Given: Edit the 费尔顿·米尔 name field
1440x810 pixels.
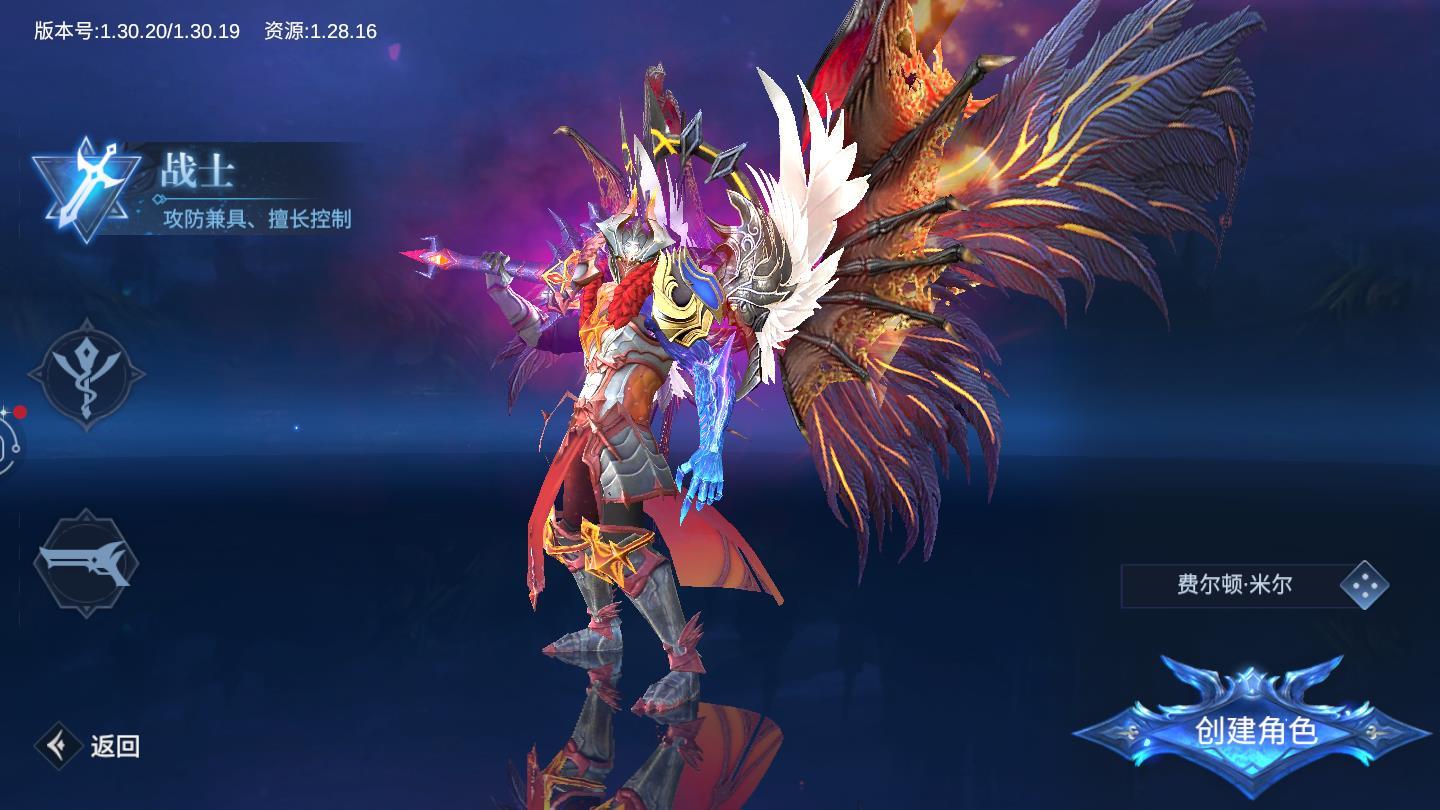Looking at the screenshot, I should [1233, 585].
